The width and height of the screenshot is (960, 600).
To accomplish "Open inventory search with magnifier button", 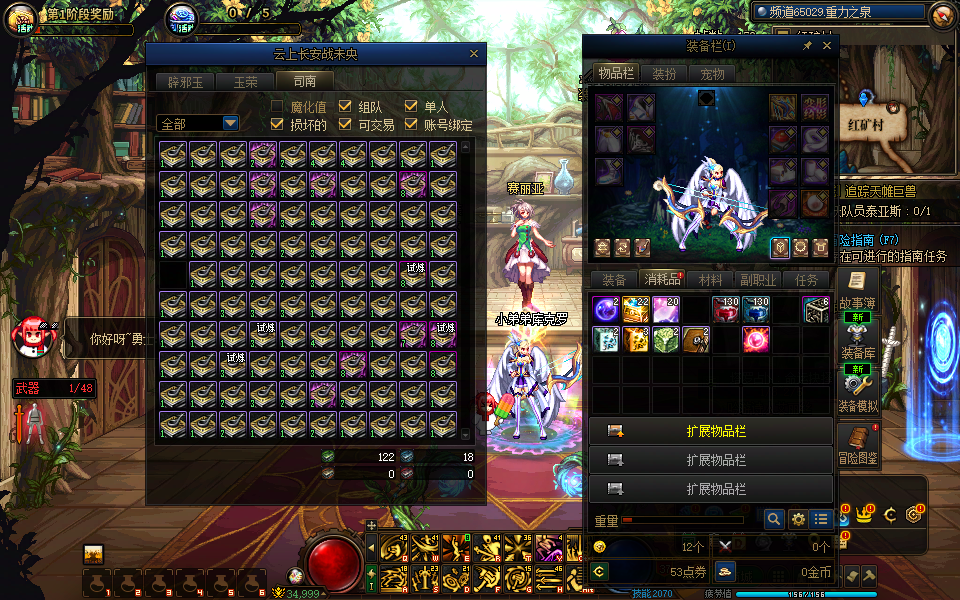I will click(x=773, y=519).
